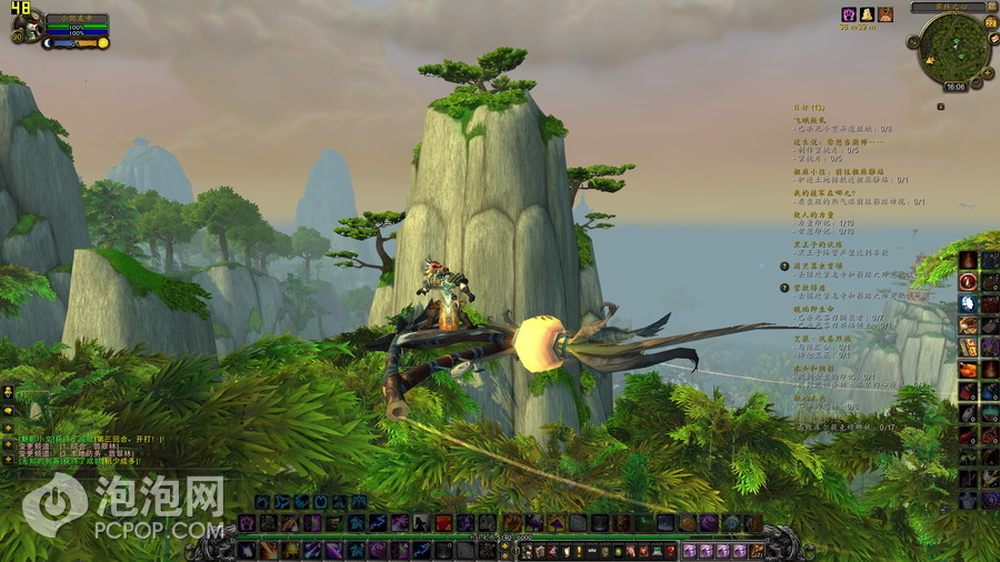This screenshot has width=1000, height=562.
Task: Click the circular minimap
Action: pyautogui.click(x=954, y=48)
